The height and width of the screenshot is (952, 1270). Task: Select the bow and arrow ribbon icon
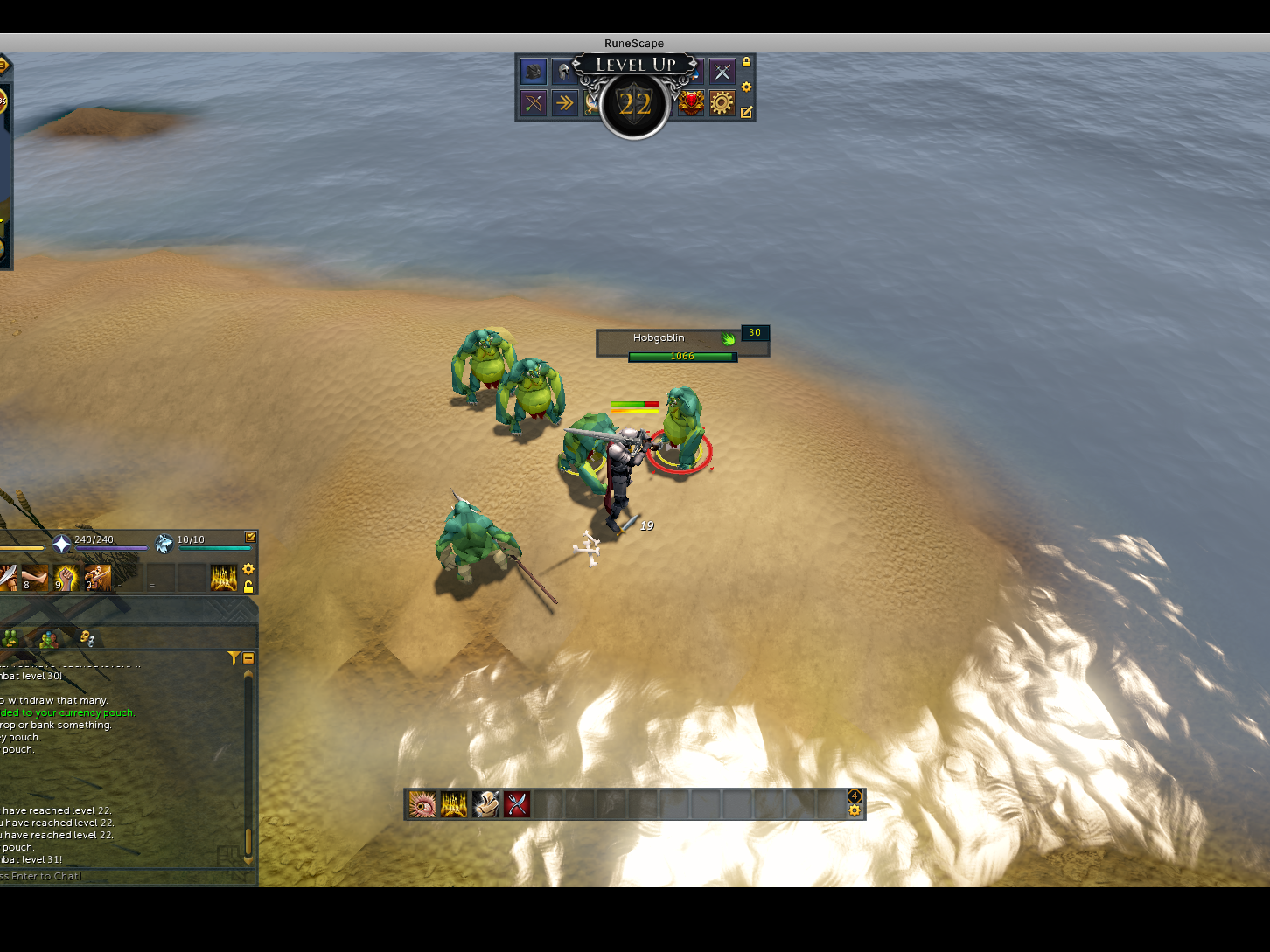coord(533,103)
